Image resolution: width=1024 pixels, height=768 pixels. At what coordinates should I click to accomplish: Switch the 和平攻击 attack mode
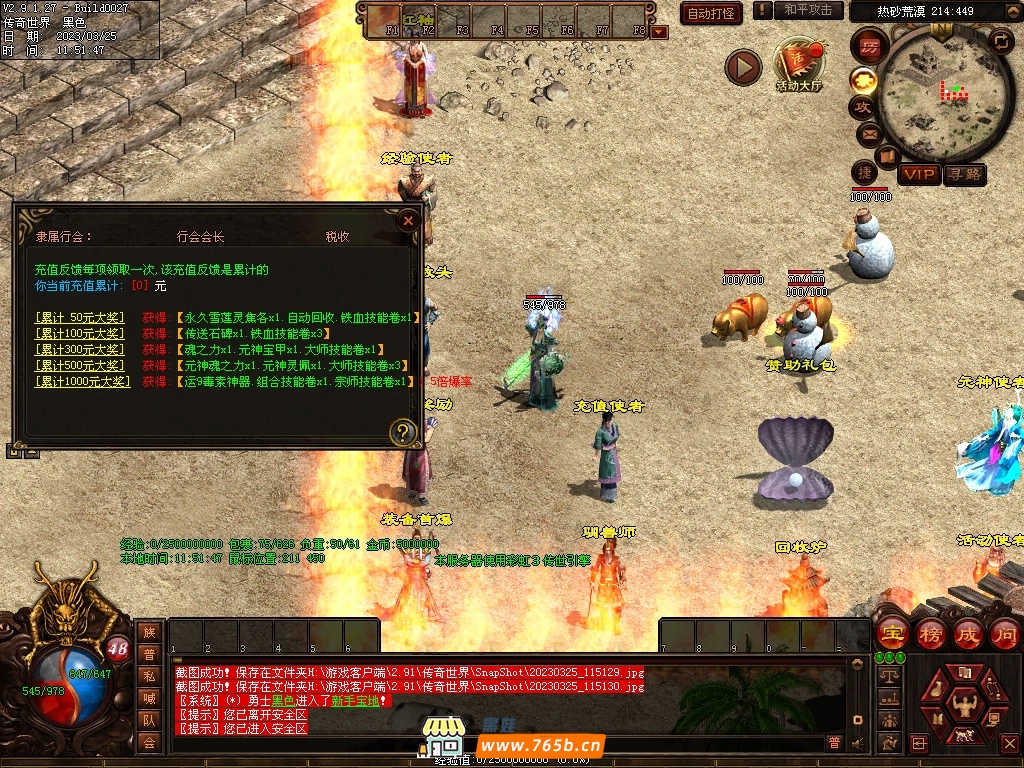pos(807,10)
